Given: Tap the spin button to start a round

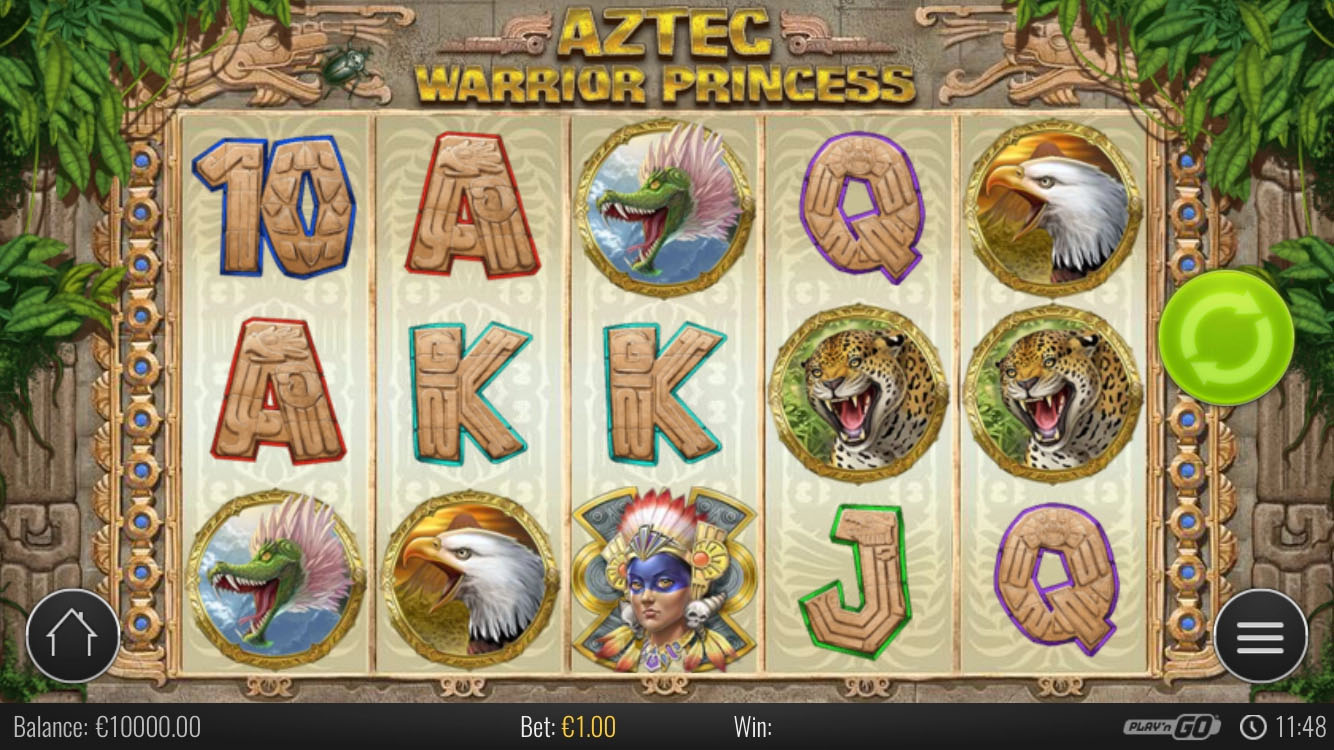Looking at the screenshot, I should 1225,340.
